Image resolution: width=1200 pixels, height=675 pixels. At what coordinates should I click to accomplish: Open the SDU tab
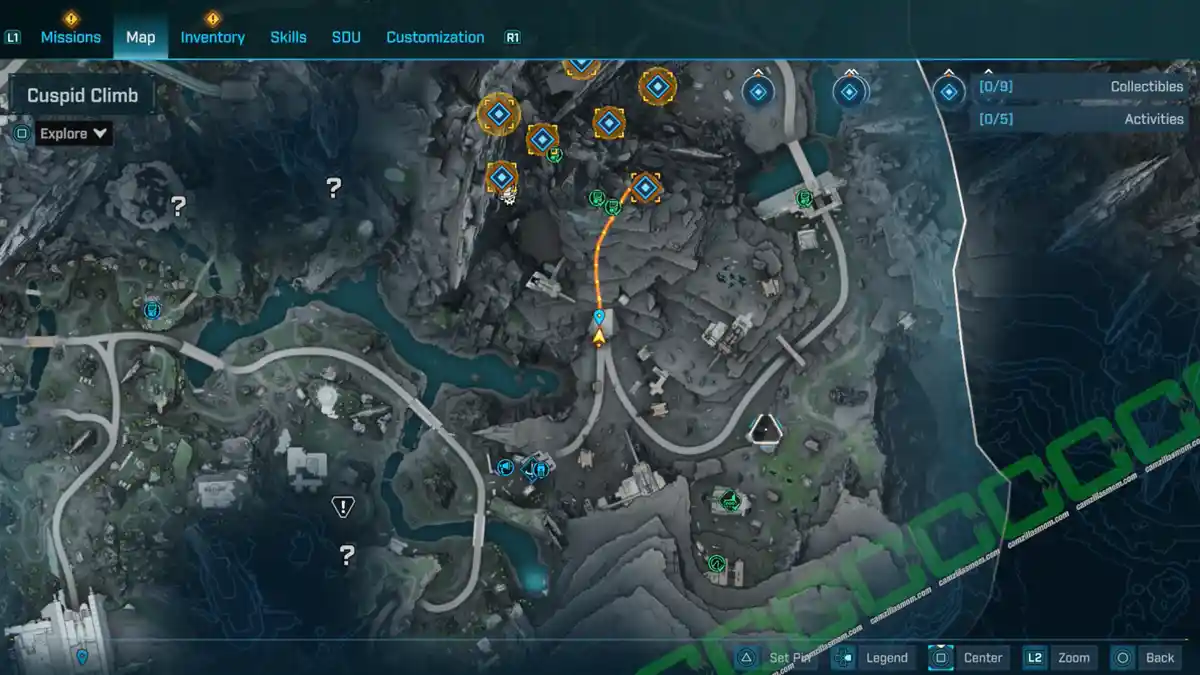[x=346, y=37]
